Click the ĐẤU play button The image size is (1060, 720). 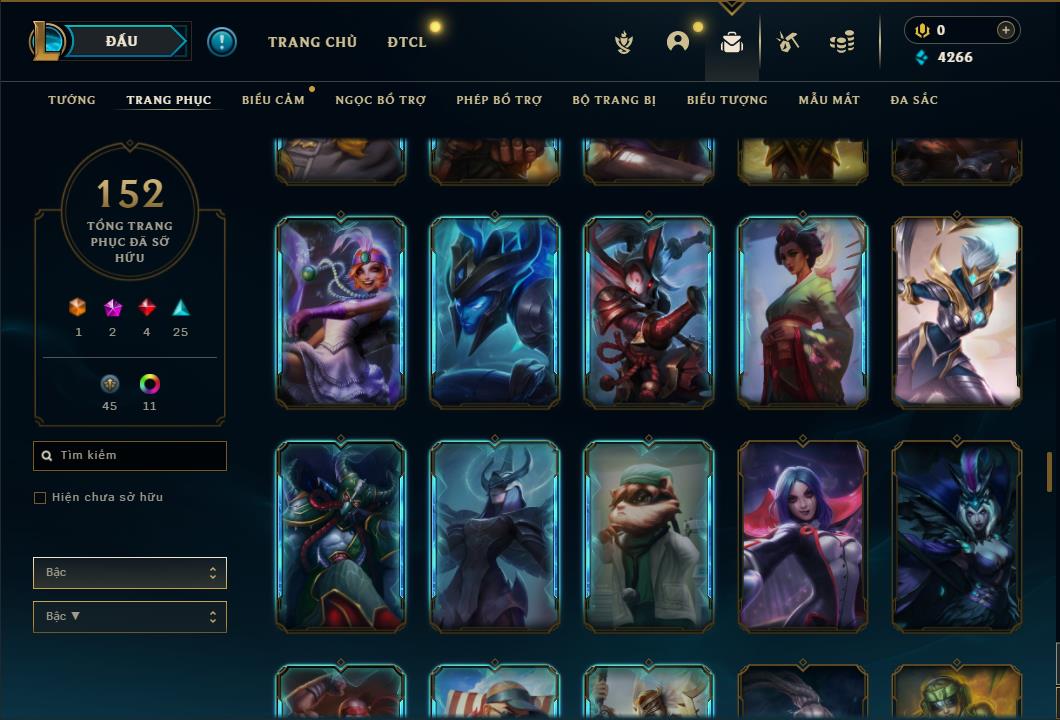click(122, 41)
